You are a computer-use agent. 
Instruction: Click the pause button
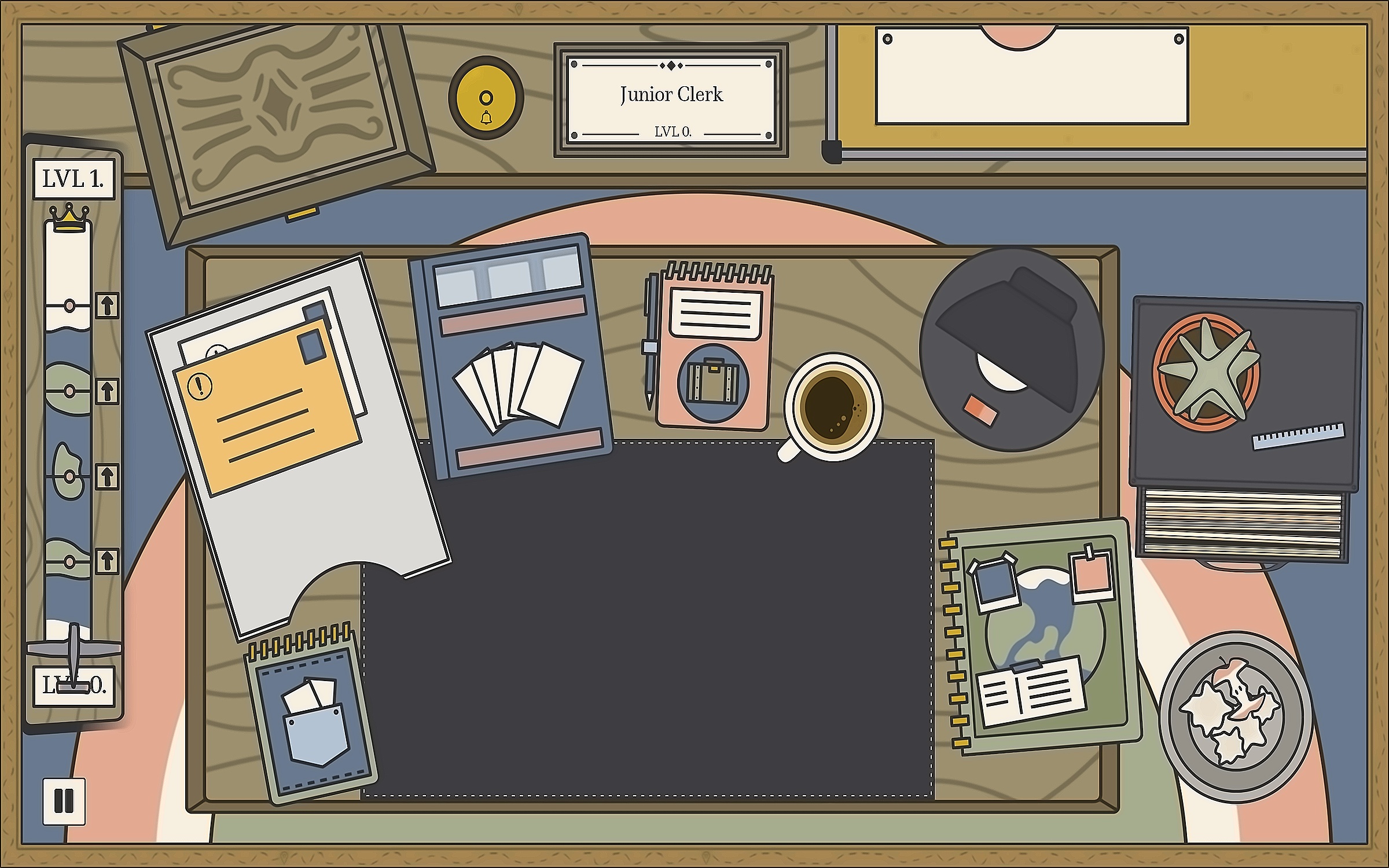pos(64,801)
